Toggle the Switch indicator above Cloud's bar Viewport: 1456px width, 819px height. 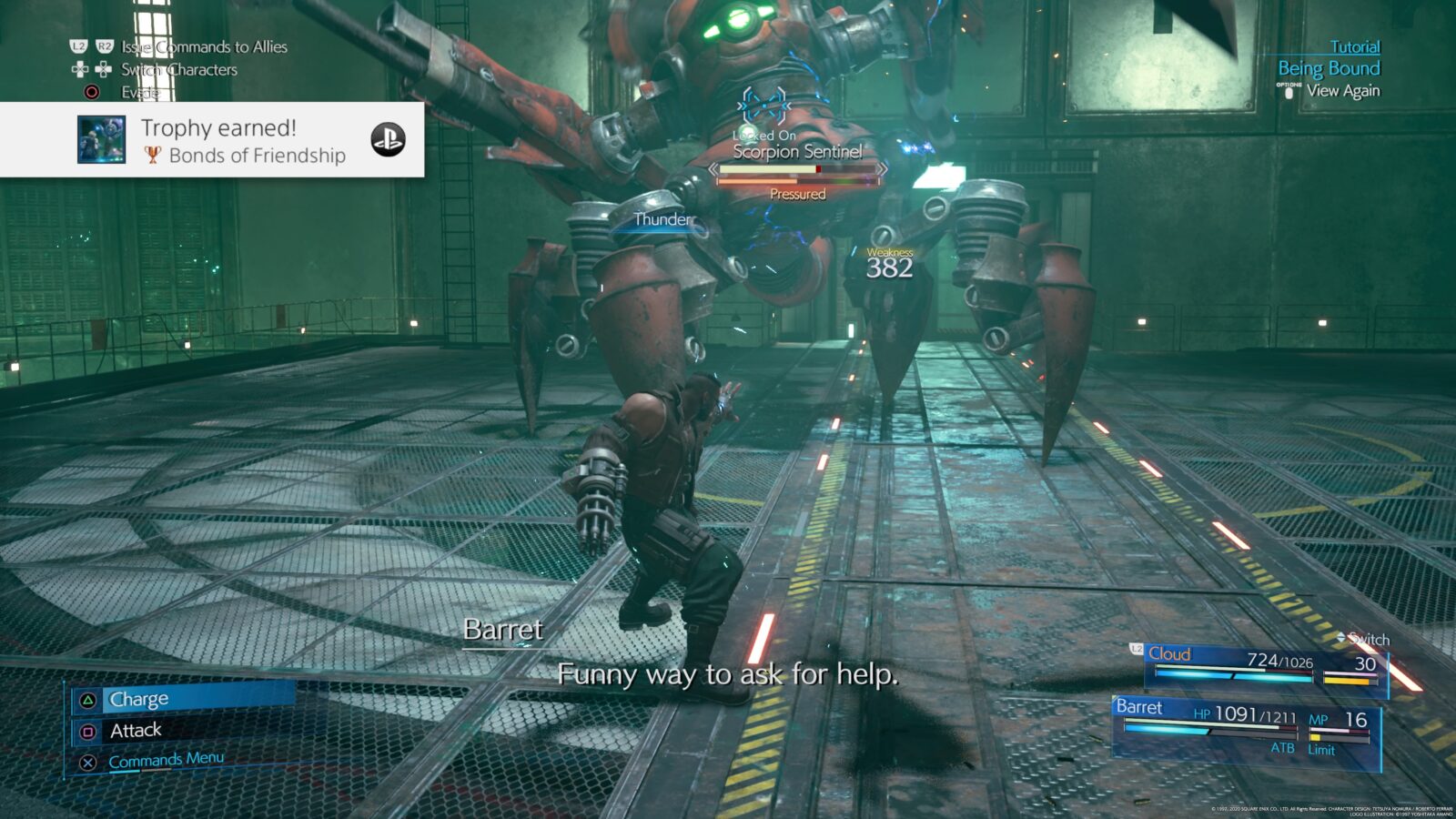[1365, 640]
